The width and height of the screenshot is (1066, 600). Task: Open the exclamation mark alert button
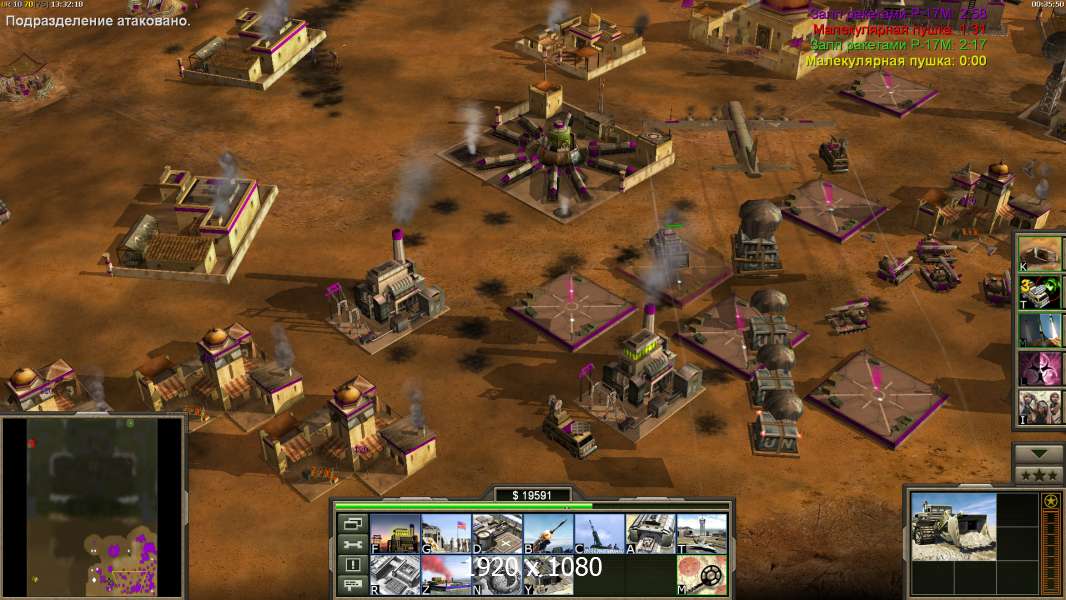[351, 565]
